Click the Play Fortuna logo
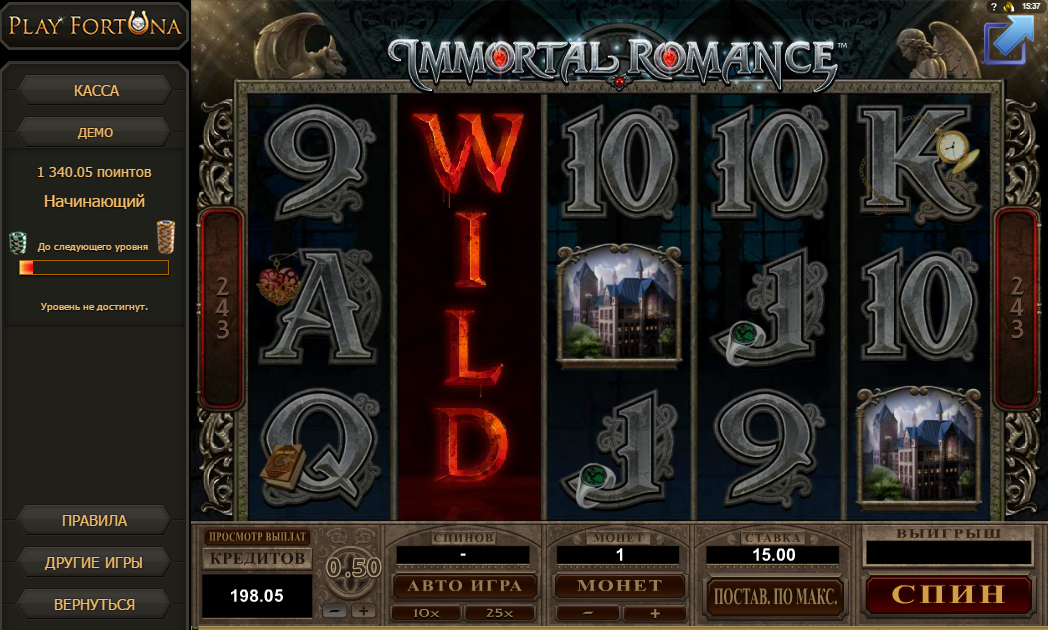1048x630 pixels. 96,27
